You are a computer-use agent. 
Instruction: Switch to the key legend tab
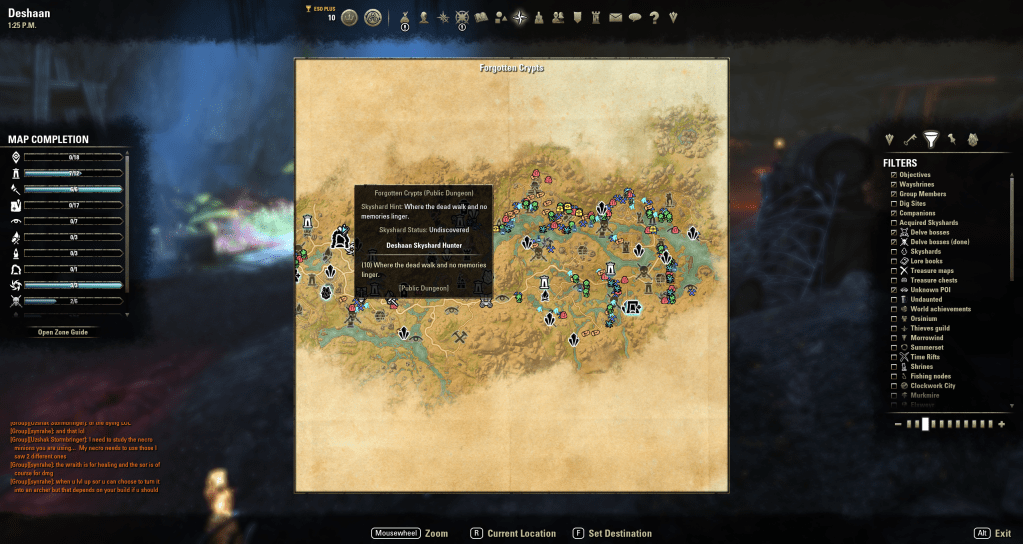click(910, 140)
